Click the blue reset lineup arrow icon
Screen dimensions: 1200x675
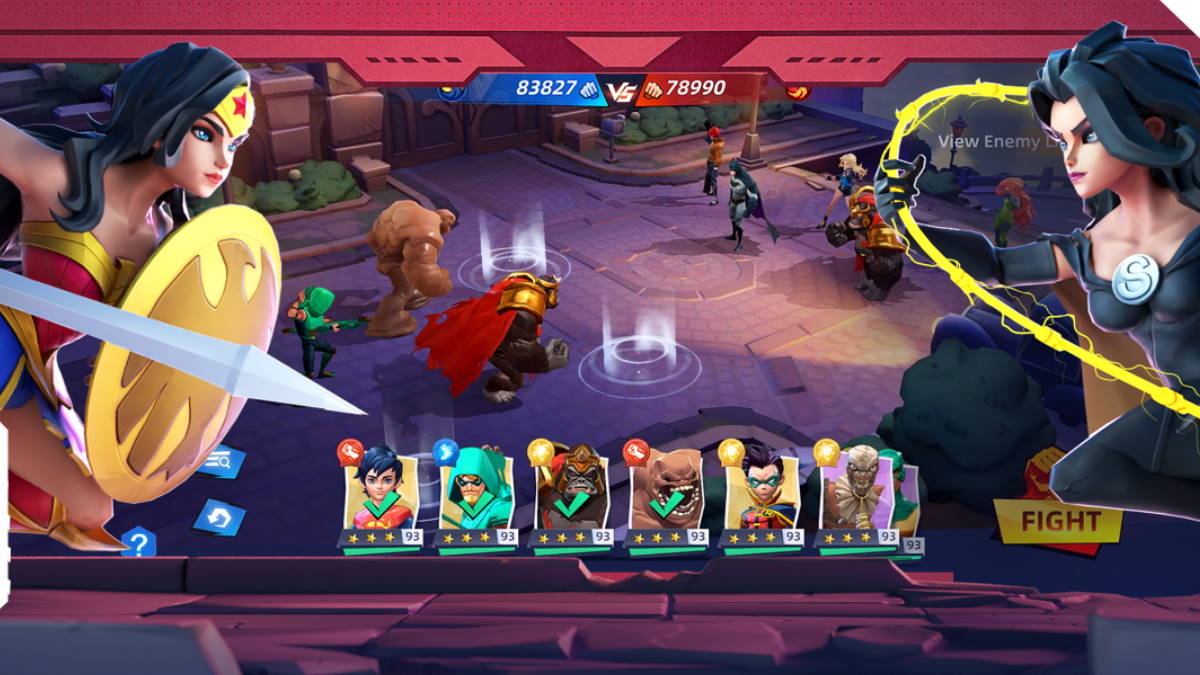click(219, 517)
